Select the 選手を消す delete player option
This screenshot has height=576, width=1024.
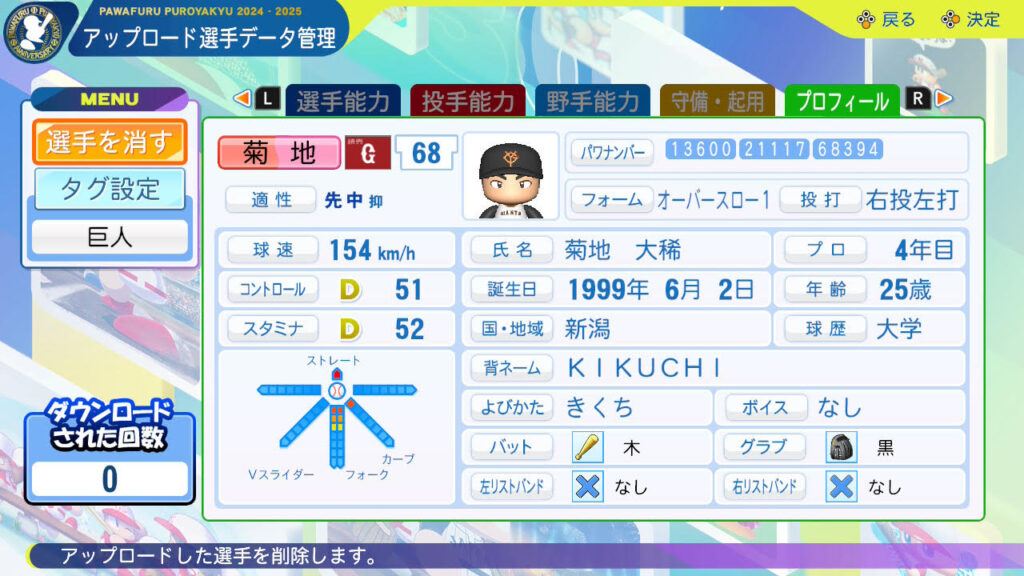(109, 141)
